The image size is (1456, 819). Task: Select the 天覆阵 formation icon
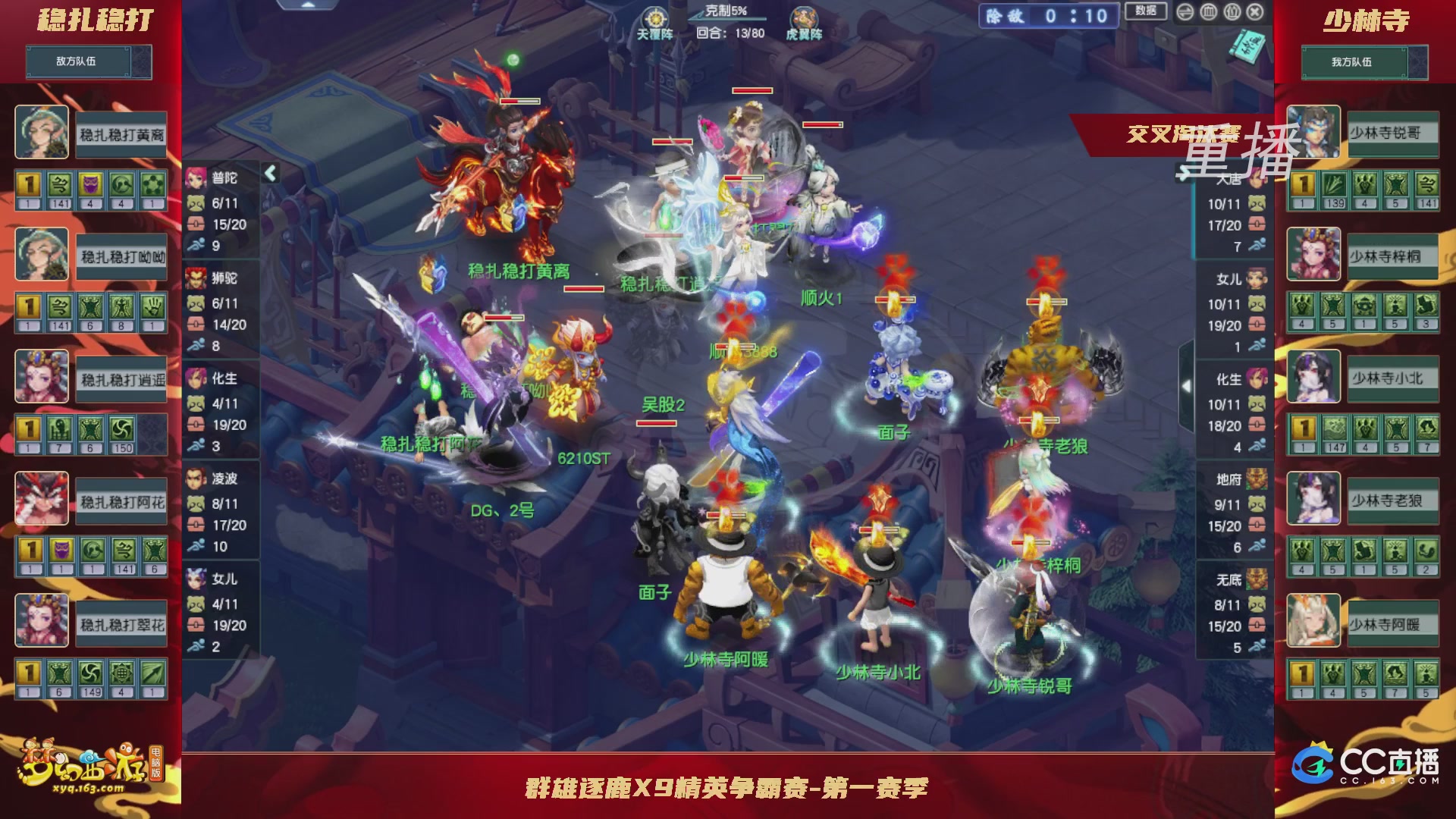coord(657,17)
